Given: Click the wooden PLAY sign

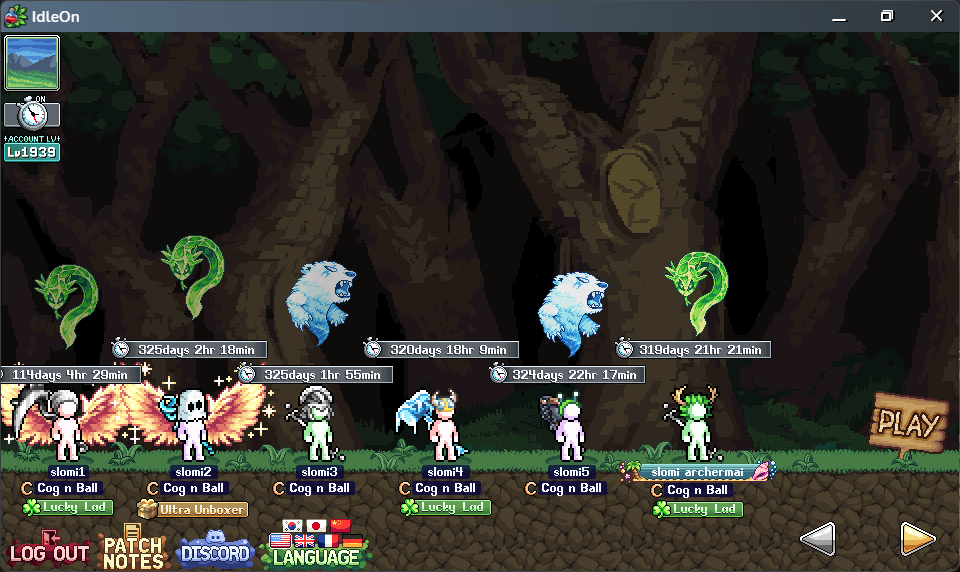Looking at the screenshot, I should (x=908, y=424).
